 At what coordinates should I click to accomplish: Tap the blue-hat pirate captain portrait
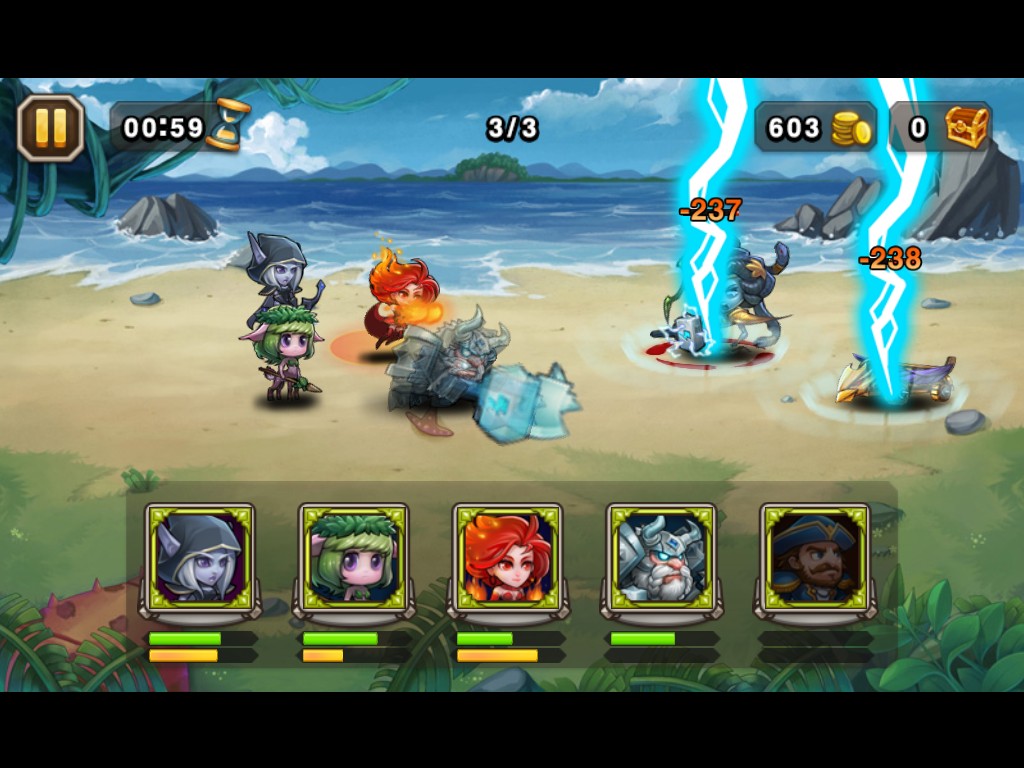pyautogui.click(x=814, y=558)
